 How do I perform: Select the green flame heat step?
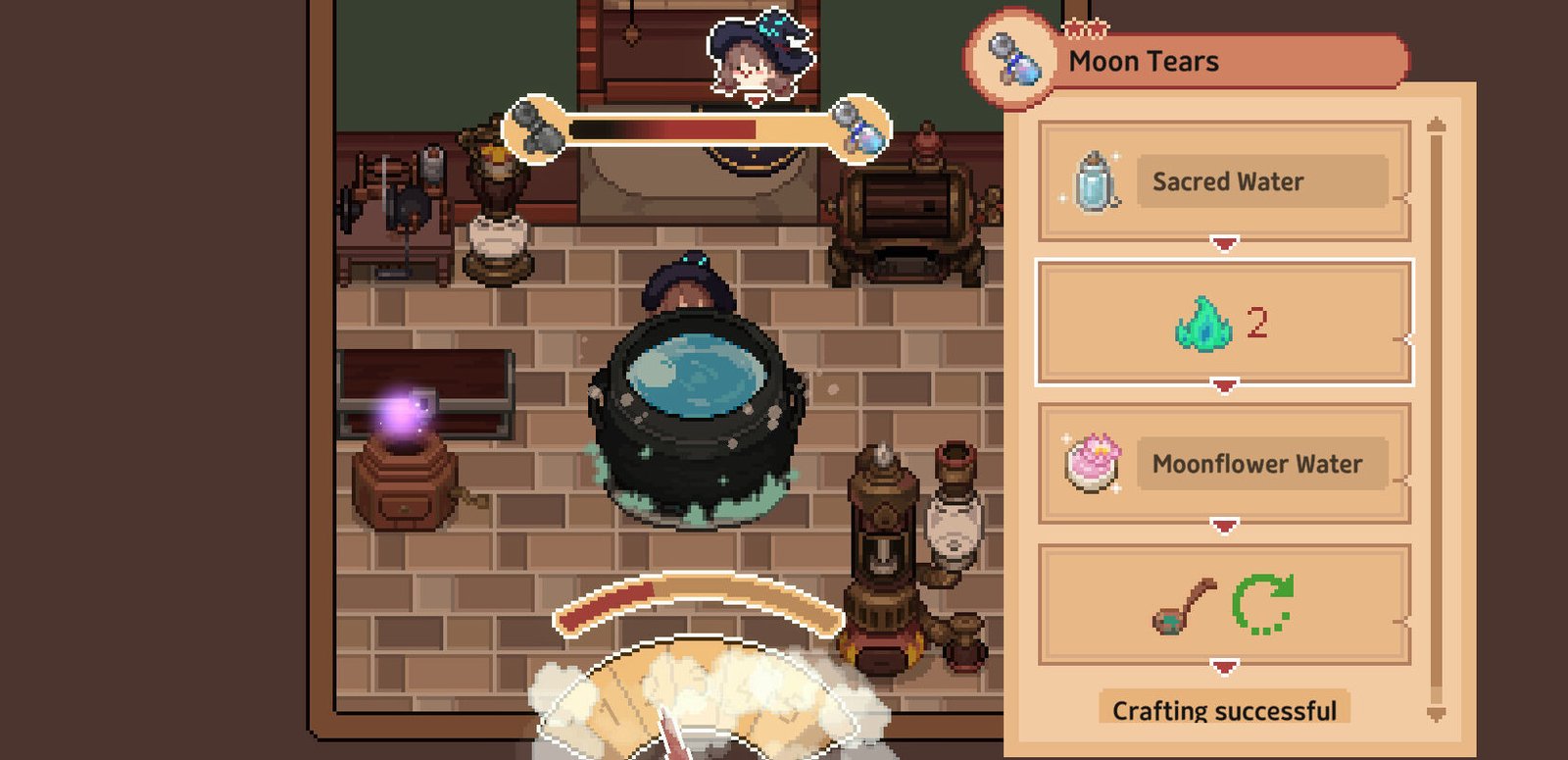point(1224,323)
